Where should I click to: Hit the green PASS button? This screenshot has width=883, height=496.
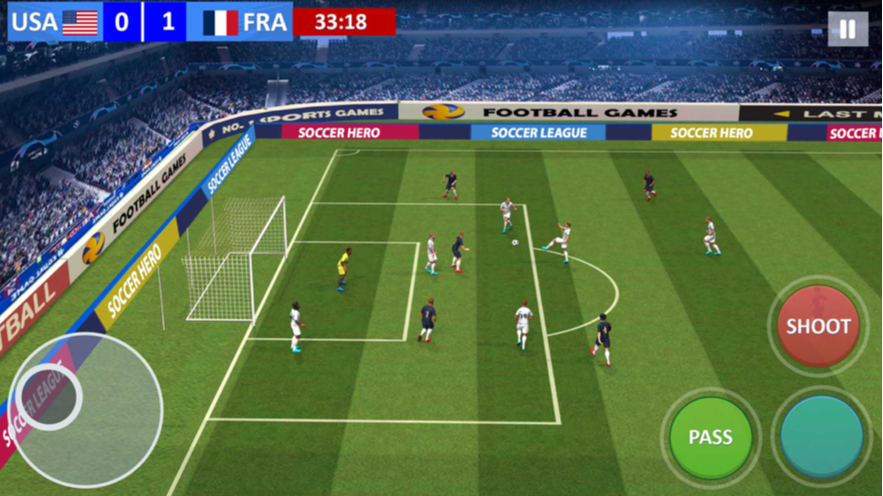[710, 437]
